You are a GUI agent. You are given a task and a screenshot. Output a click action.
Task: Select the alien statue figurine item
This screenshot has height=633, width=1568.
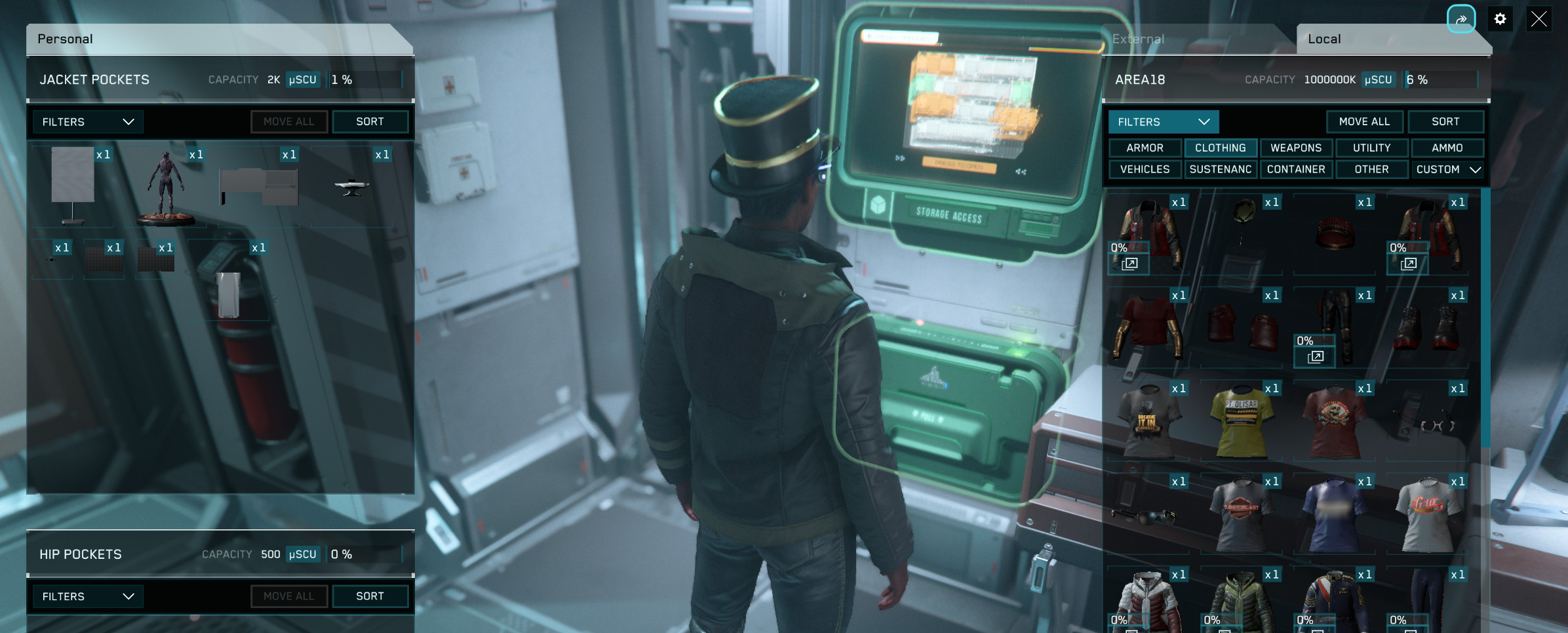click(x=165, y=188)
